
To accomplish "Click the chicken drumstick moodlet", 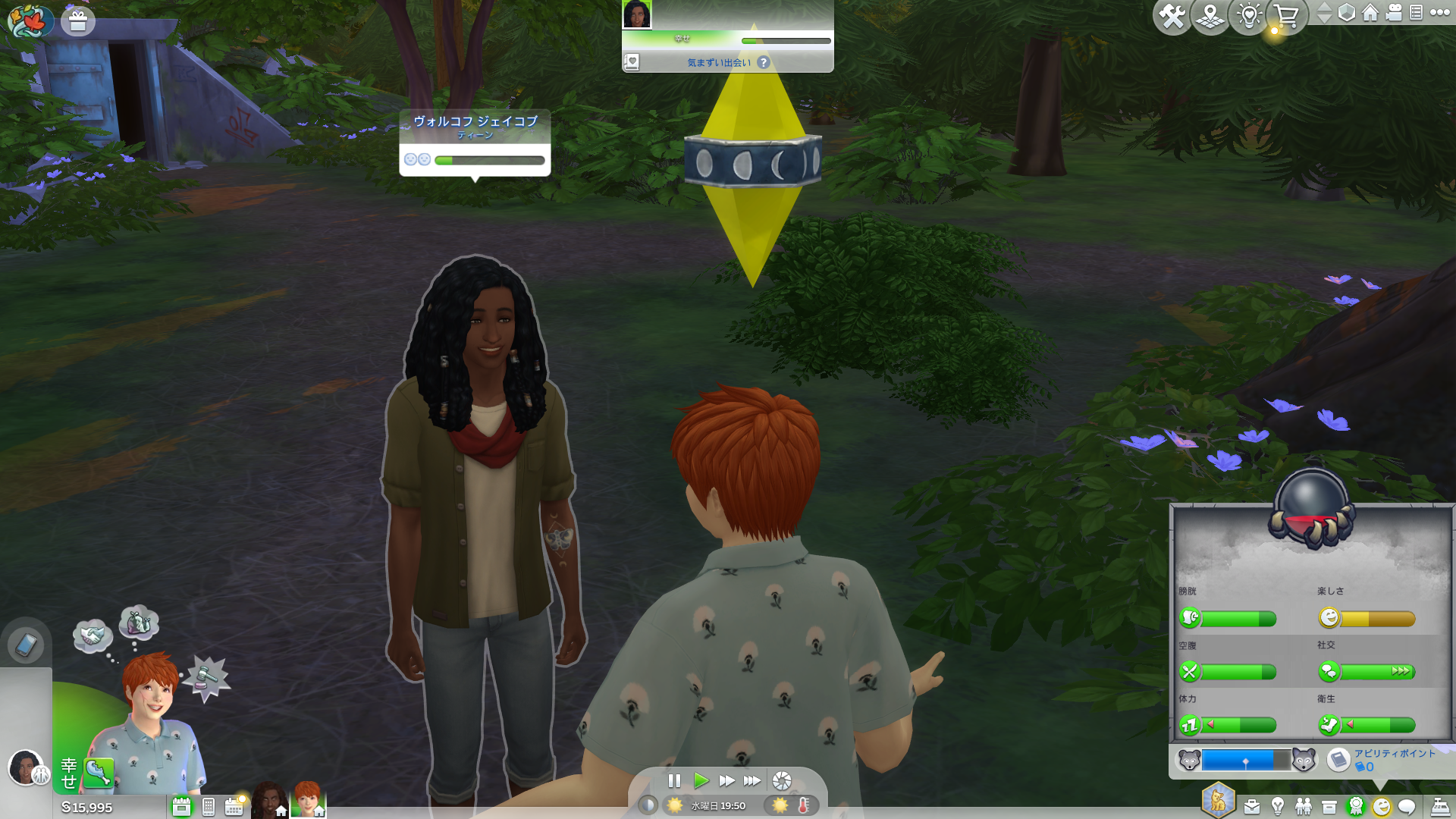I will (99, 773).
